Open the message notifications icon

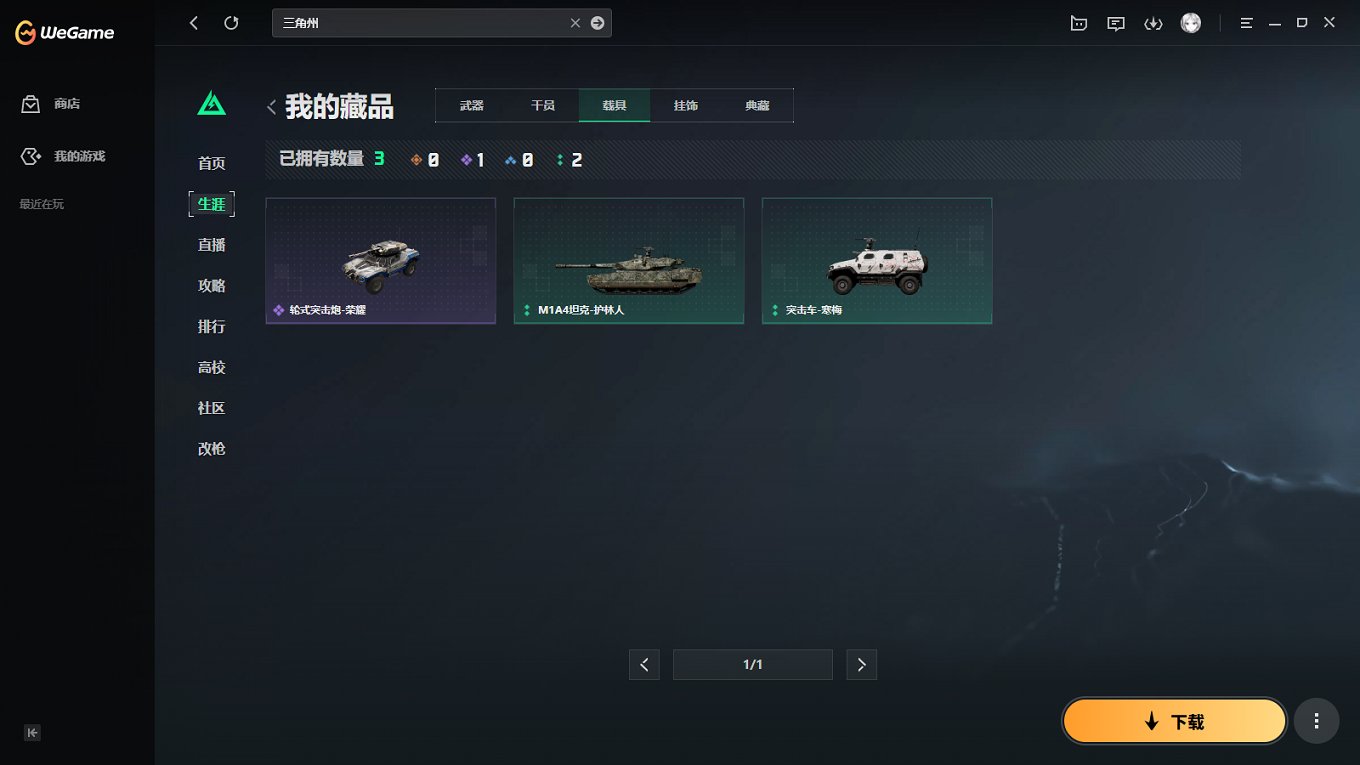tap(1115, 22)
